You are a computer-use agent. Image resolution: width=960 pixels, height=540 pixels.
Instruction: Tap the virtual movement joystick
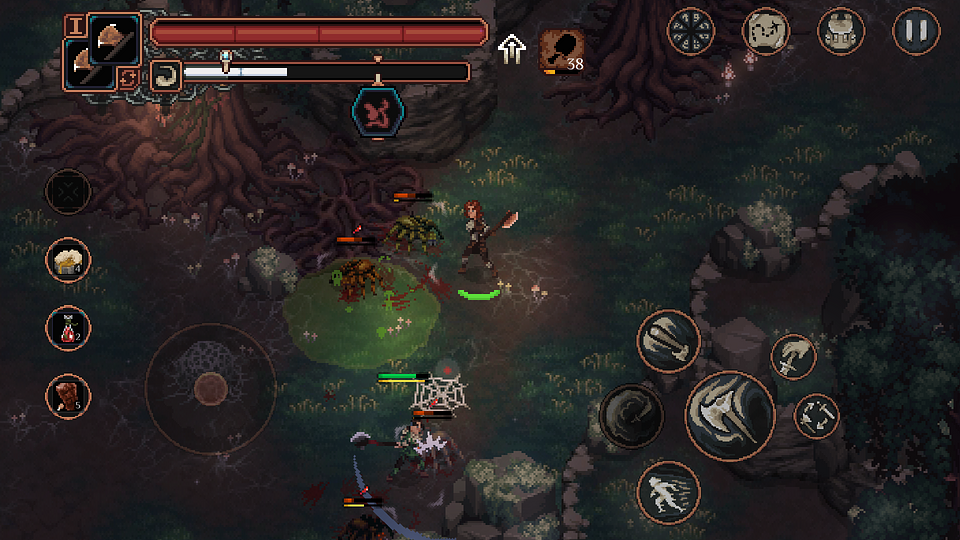point(210,387)
